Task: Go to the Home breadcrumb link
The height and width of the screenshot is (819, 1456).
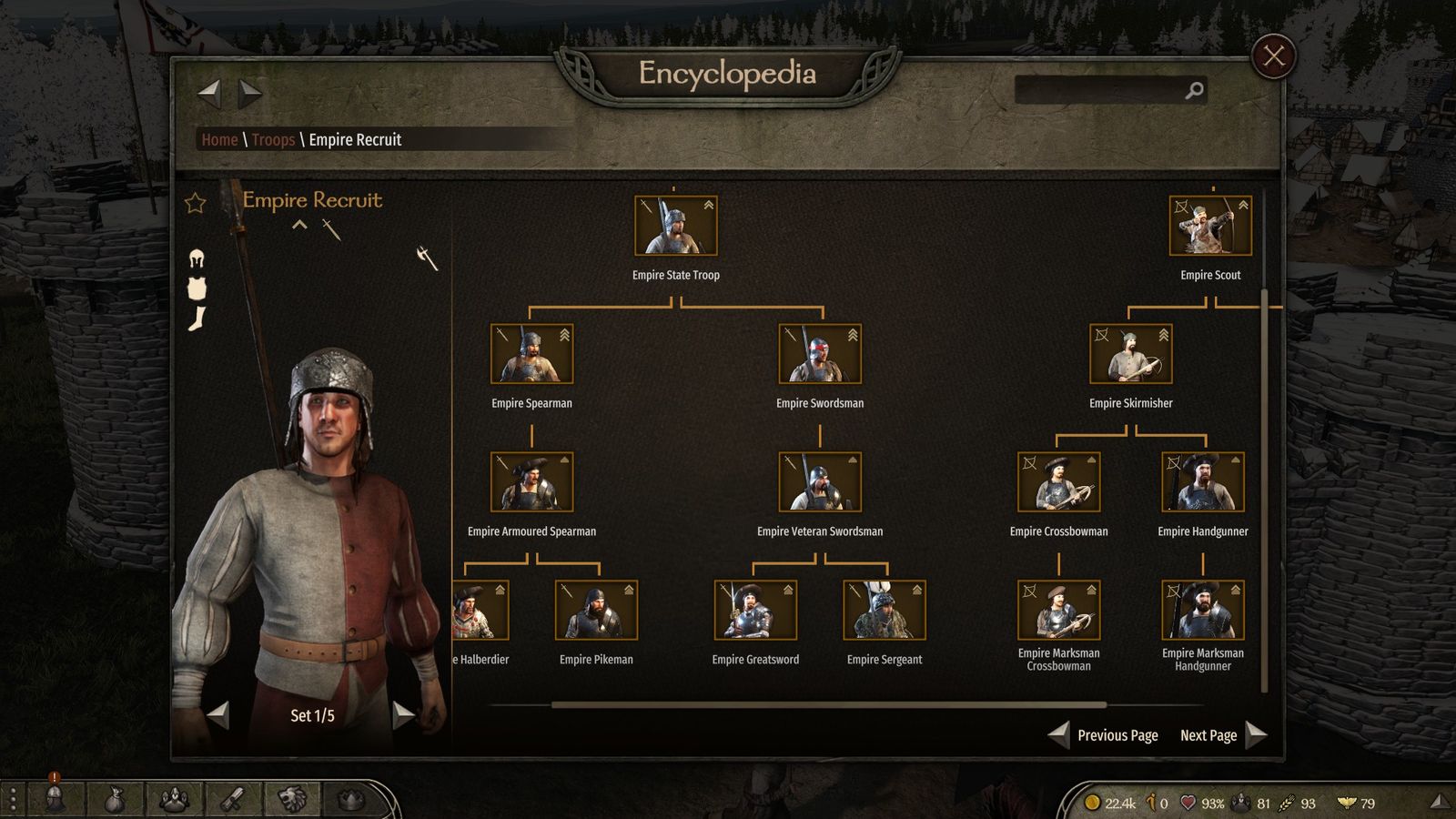Action: 219,139
